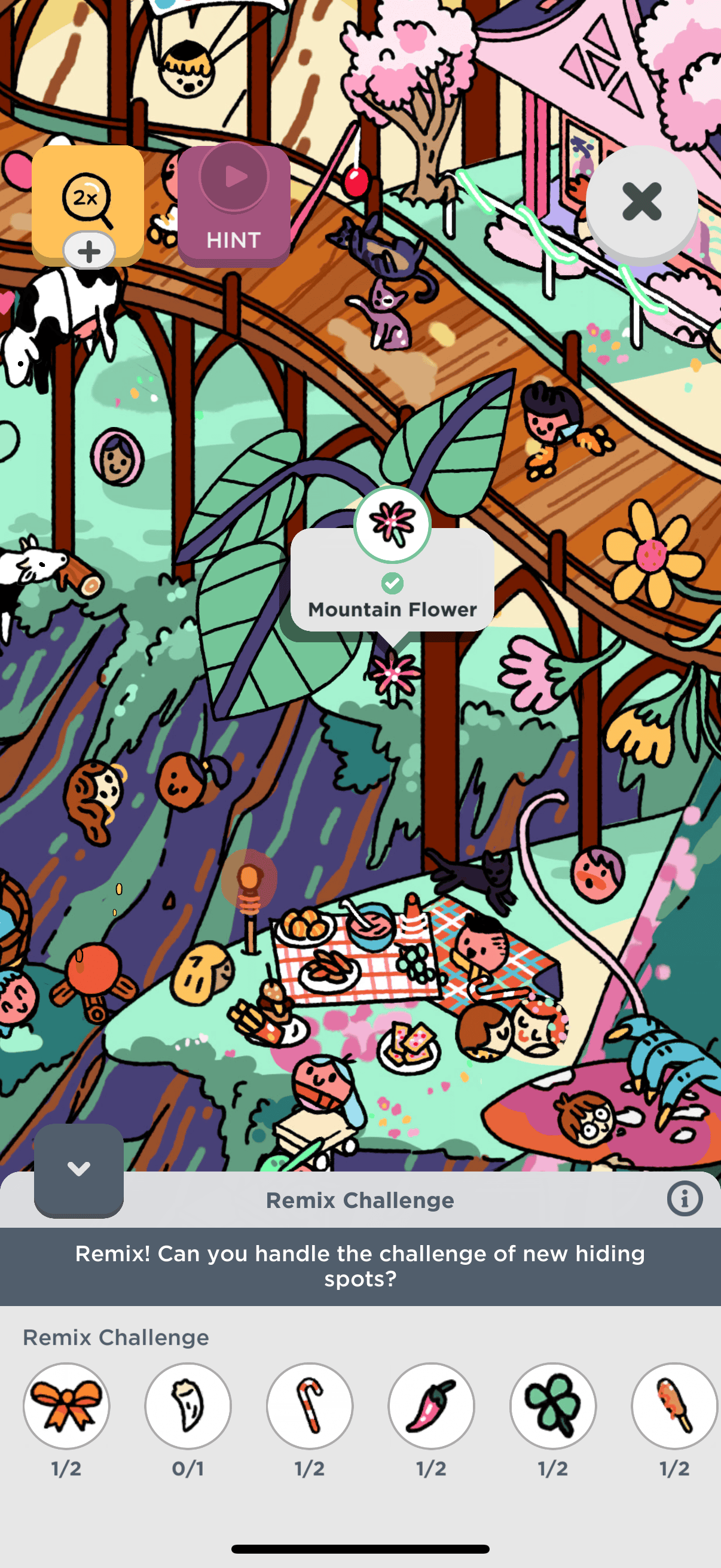Screen dimensions: 721x1568
Task: Select the orange bow target item
Action: point(66,1405)
